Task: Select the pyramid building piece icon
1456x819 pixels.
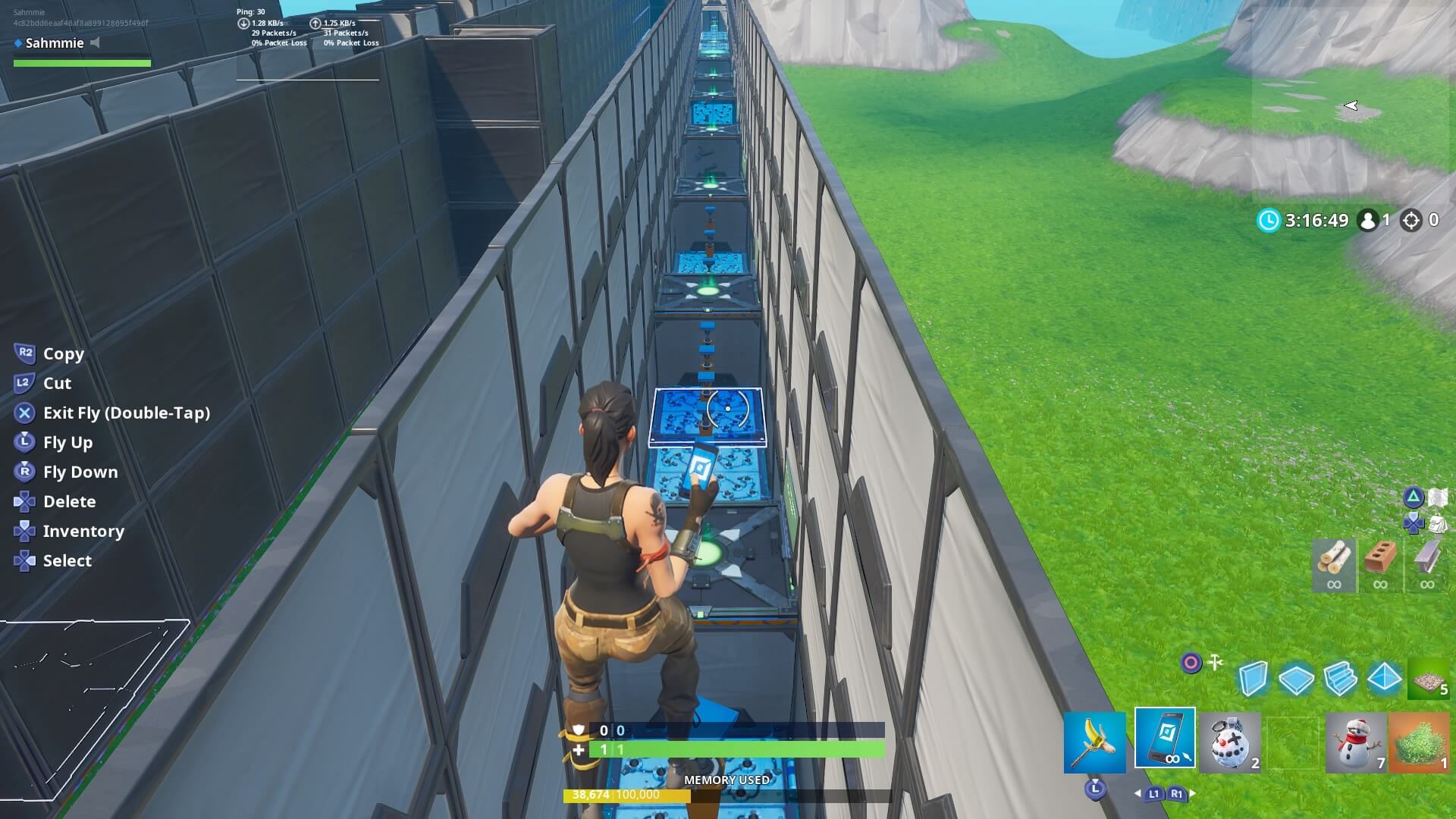Action: click(x=1385, y=679)
